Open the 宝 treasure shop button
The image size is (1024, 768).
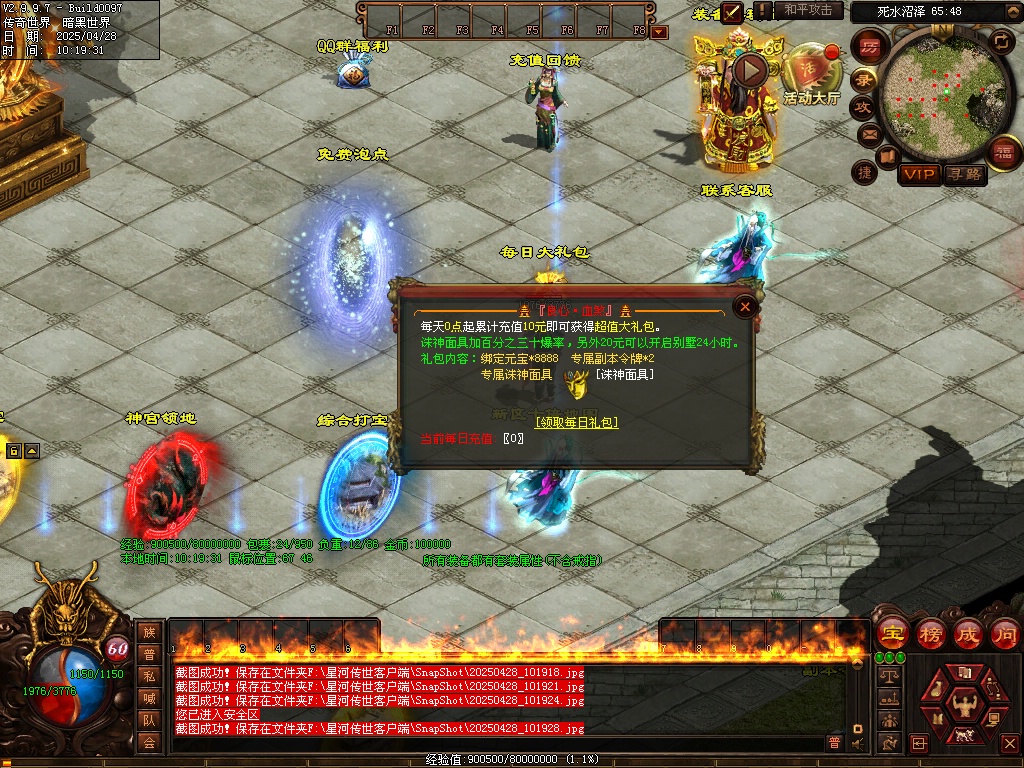[892, 634]
